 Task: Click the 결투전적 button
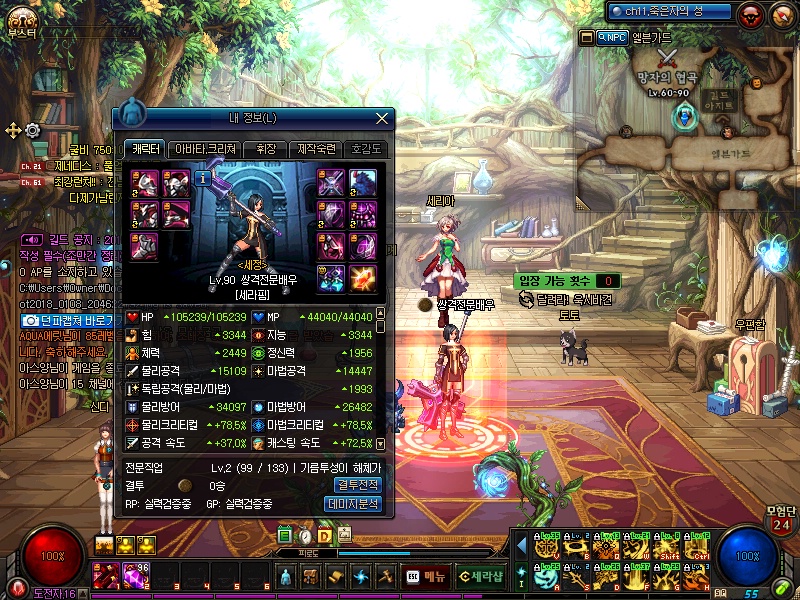(x=355, y=485)
